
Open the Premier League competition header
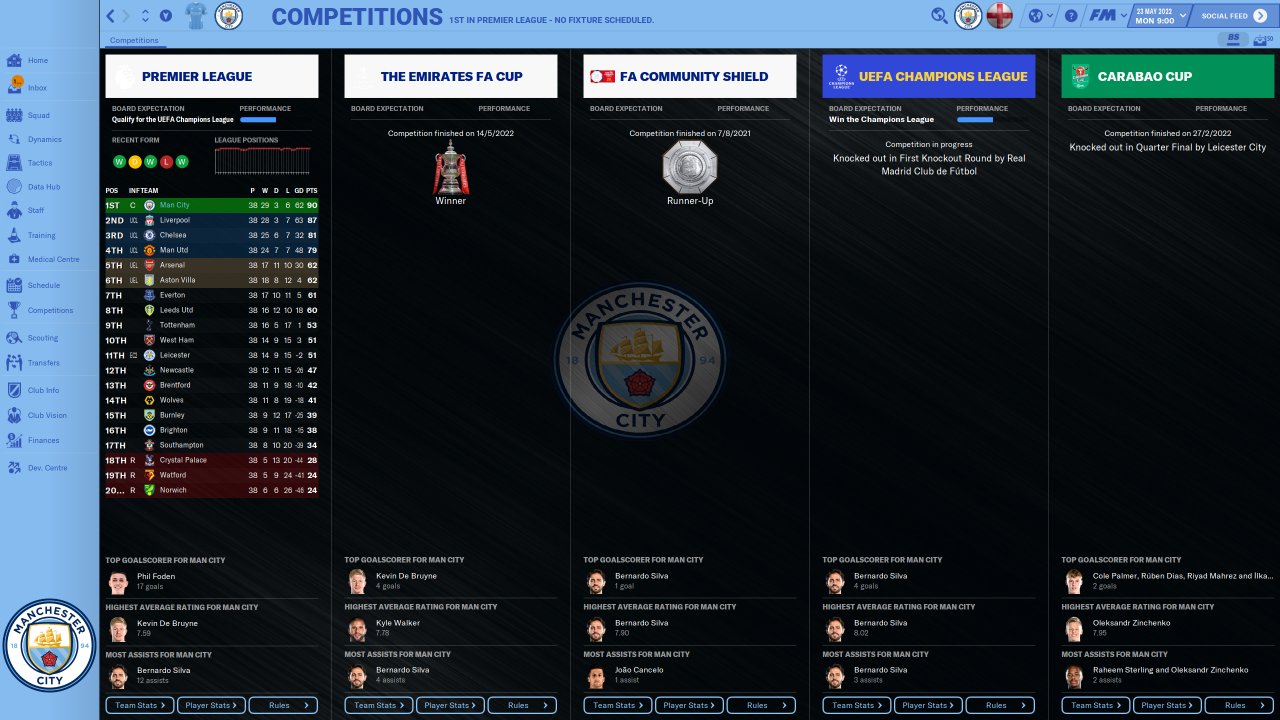click(x=212, y=76)
